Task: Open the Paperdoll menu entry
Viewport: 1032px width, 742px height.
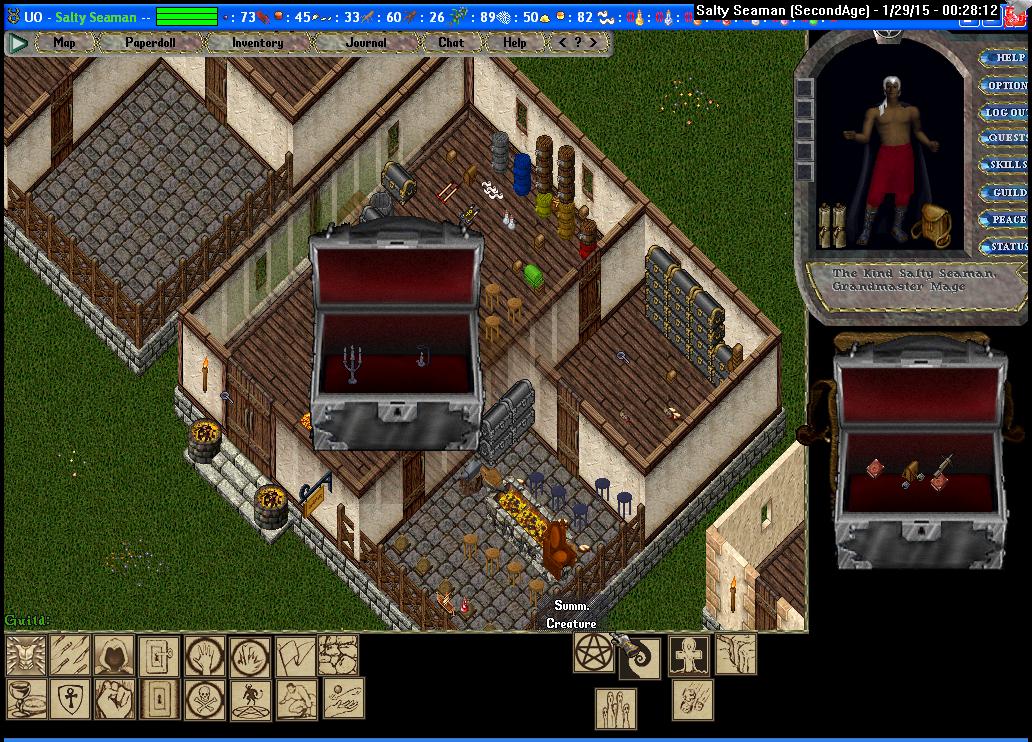Action: (150, 43)
